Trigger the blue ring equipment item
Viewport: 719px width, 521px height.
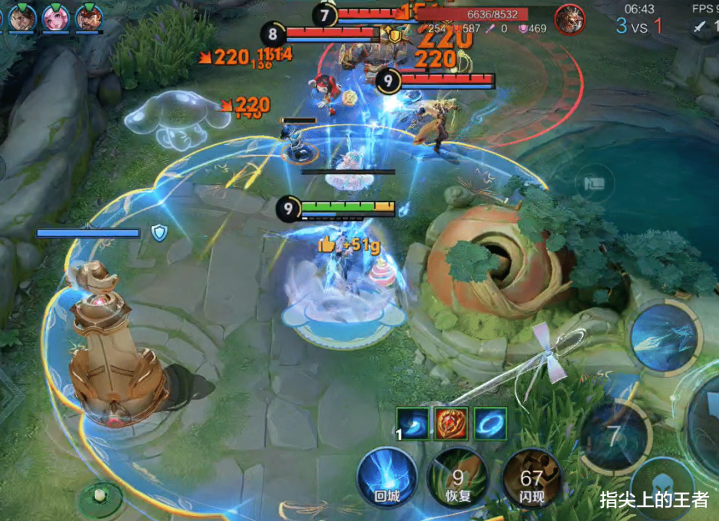[490, 423]
